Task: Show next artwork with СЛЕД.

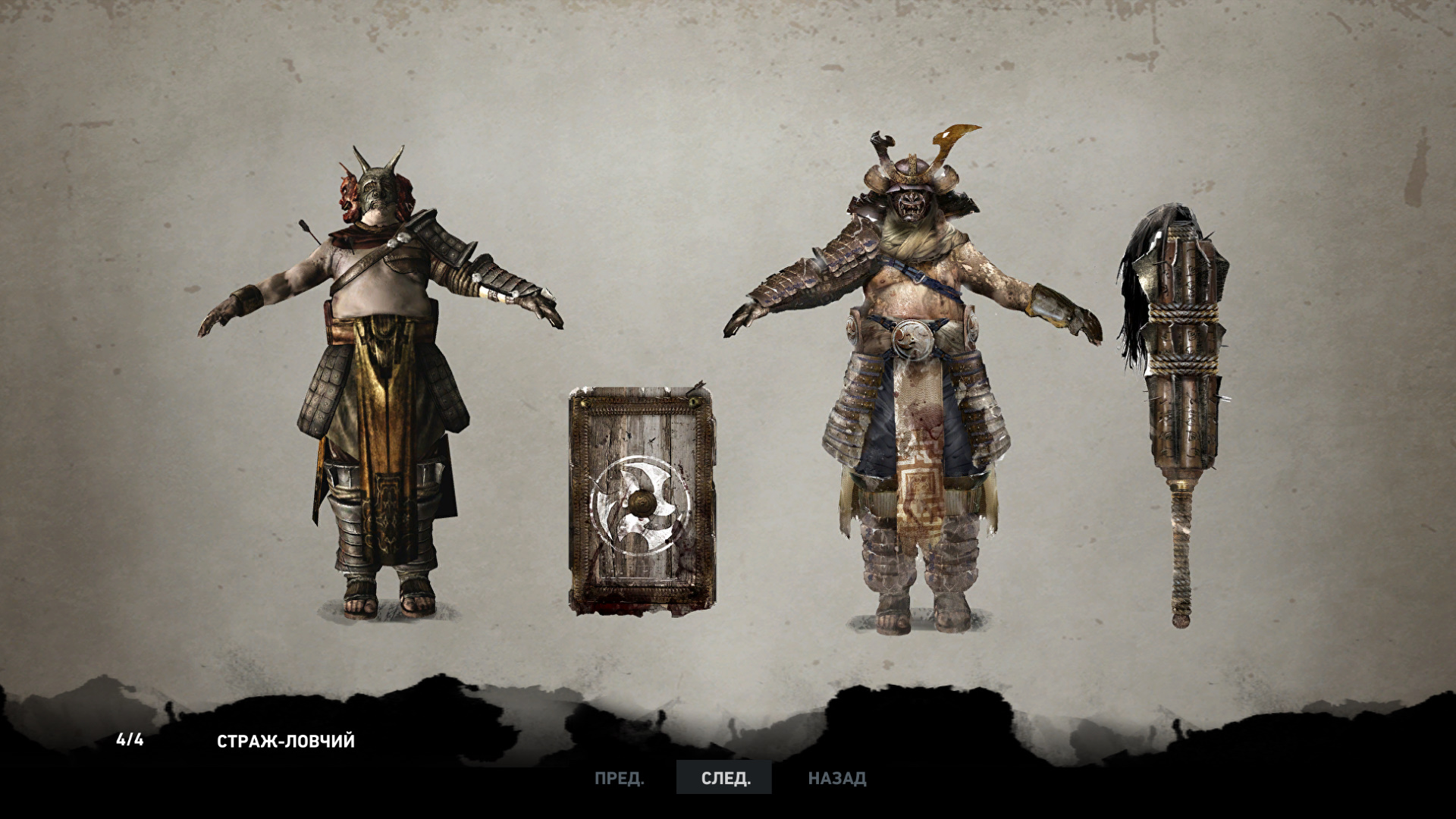Action: 725,778
